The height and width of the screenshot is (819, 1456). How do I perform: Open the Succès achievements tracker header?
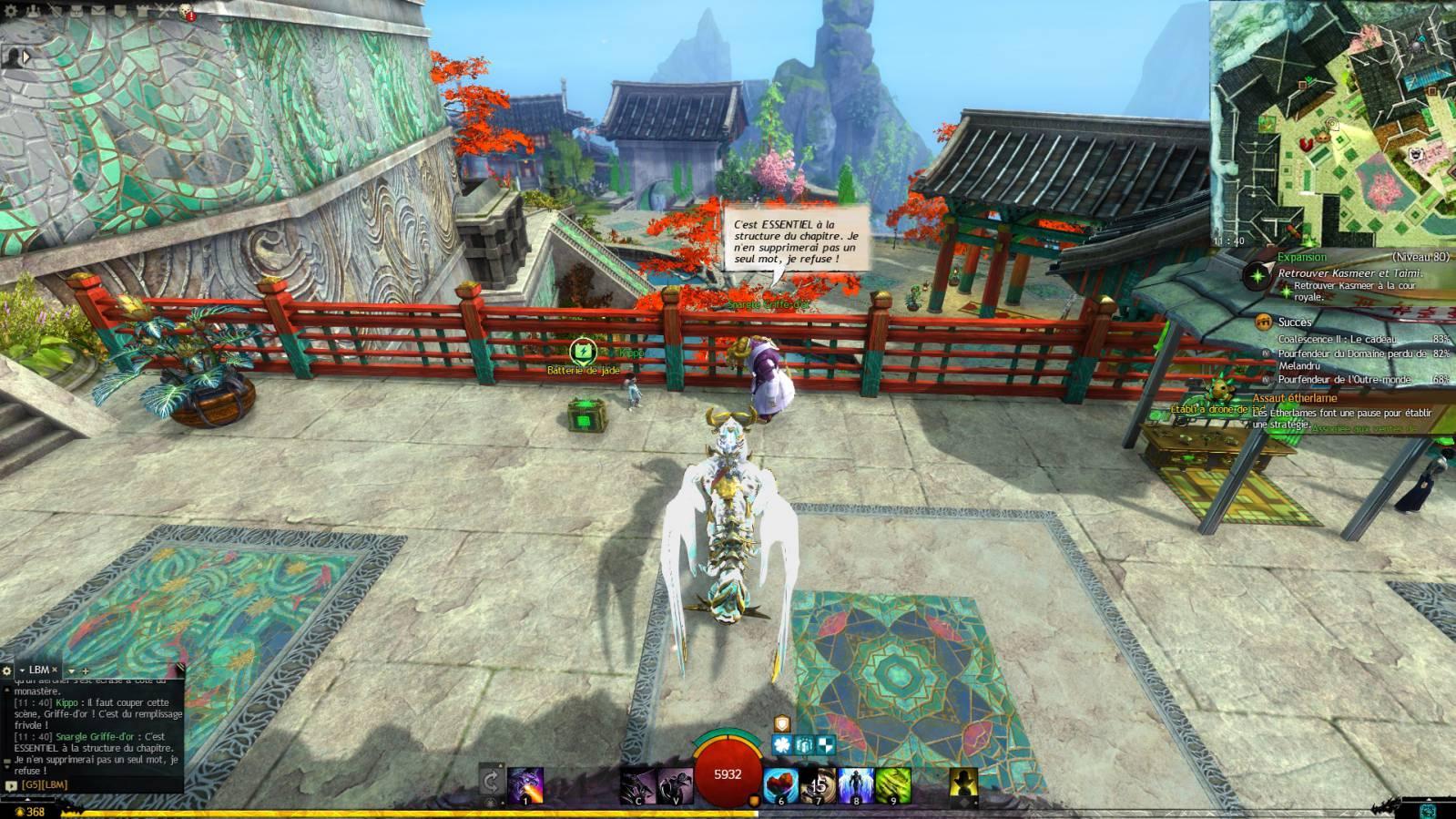[1294, 322]
